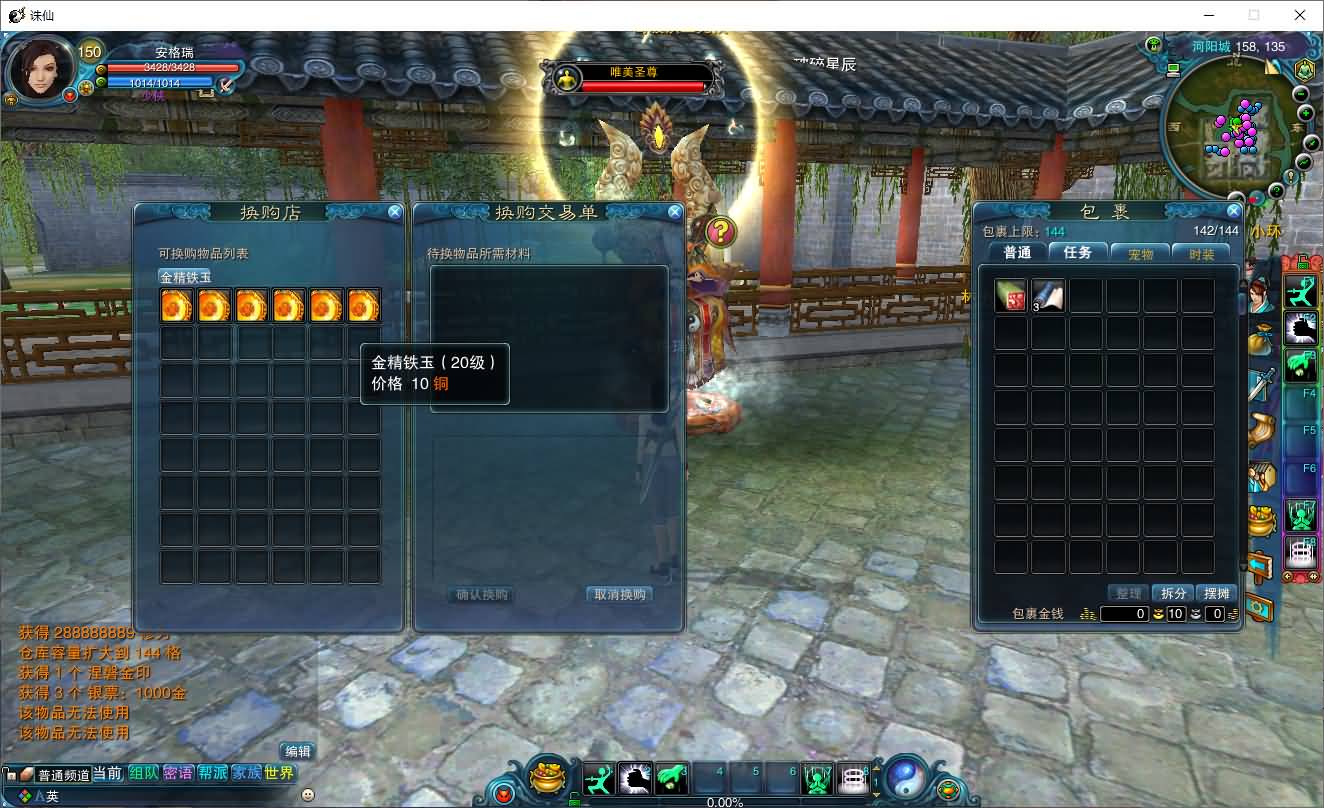The width and height of the screenshot is (1324, 808).
Task: Choose the 普通 inventory tab
Action: point(1017,253)
